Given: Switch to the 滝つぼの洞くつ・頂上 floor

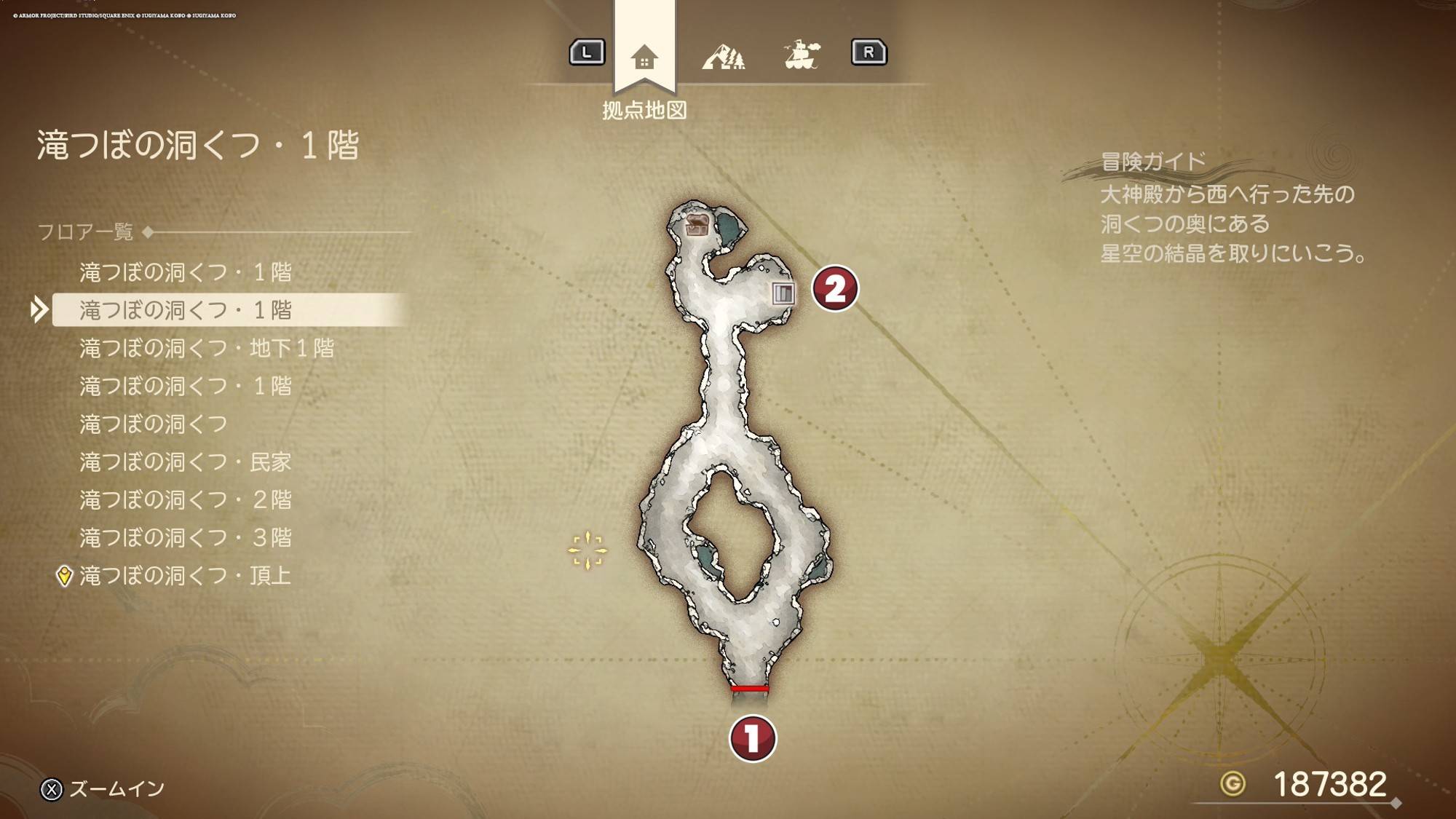Looking at the screenshot, I should (x=185, y=575).
